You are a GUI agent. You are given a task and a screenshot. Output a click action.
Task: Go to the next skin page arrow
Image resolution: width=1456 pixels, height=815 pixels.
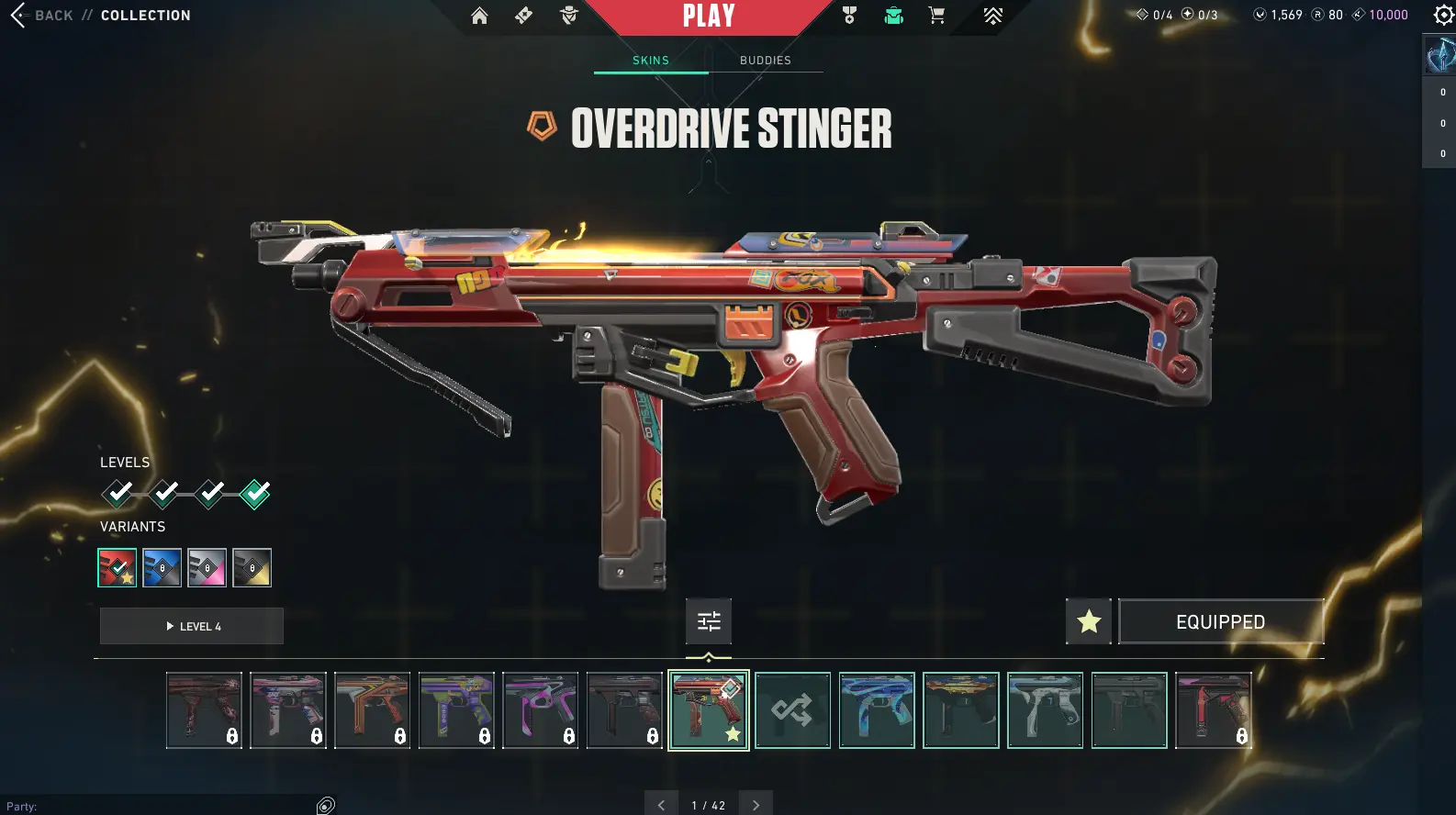point(756,805)
